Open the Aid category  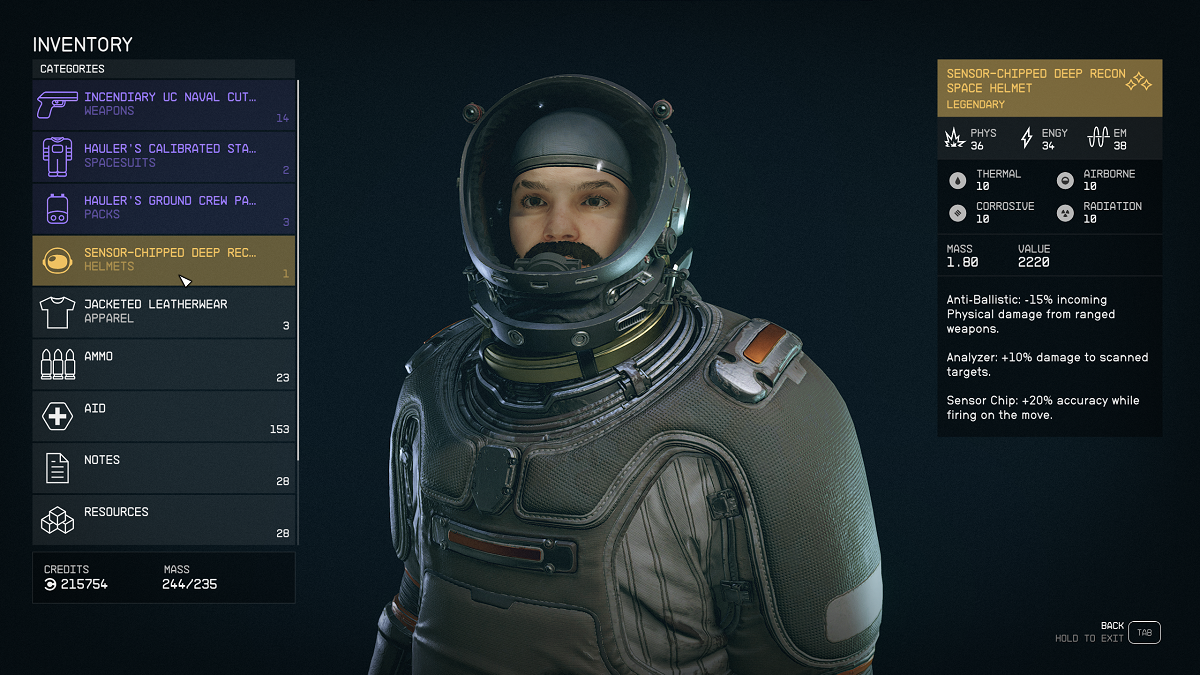click(x=164, y=416)
